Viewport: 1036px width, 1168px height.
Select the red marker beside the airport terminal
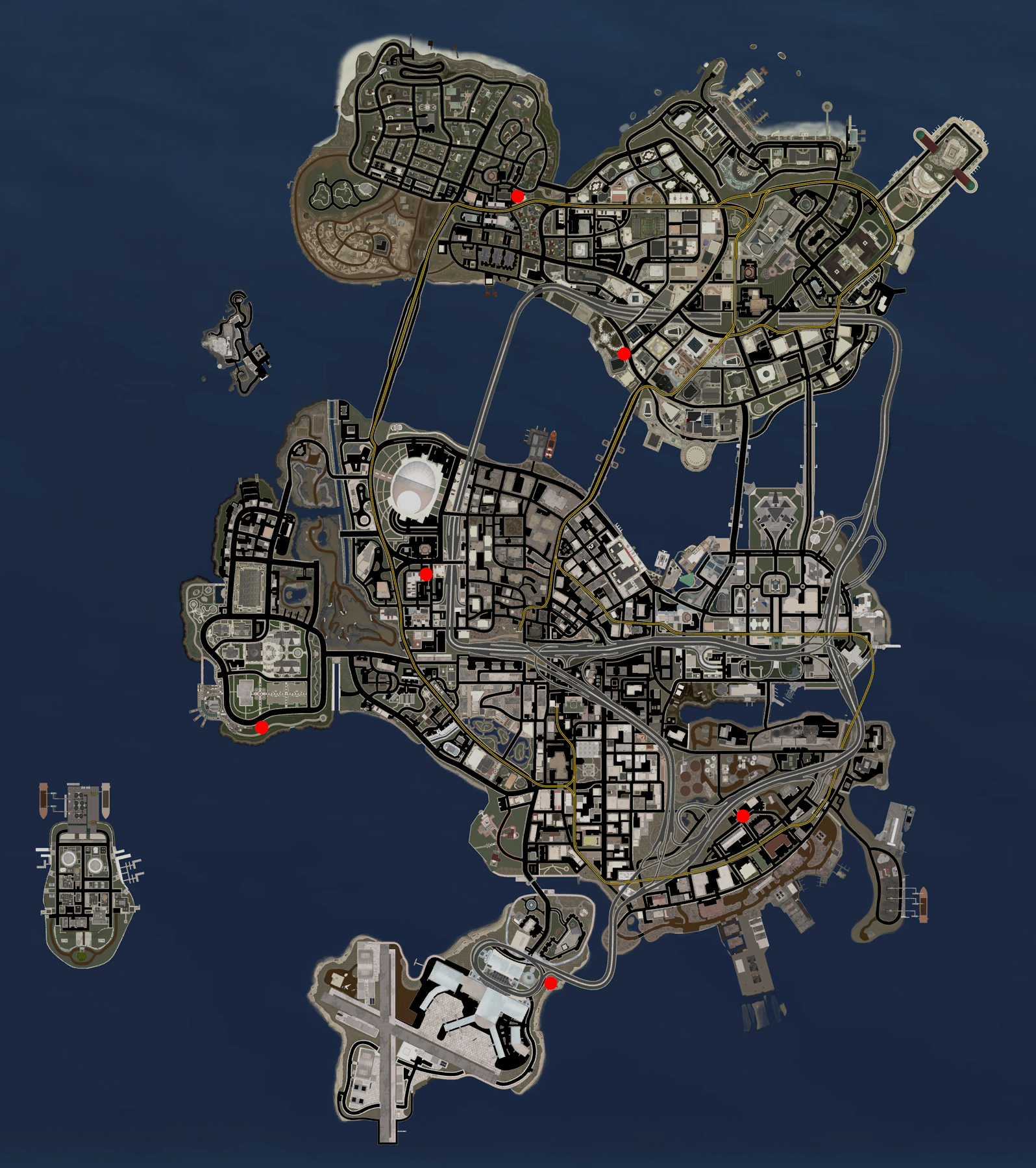[x=550, y=983]
